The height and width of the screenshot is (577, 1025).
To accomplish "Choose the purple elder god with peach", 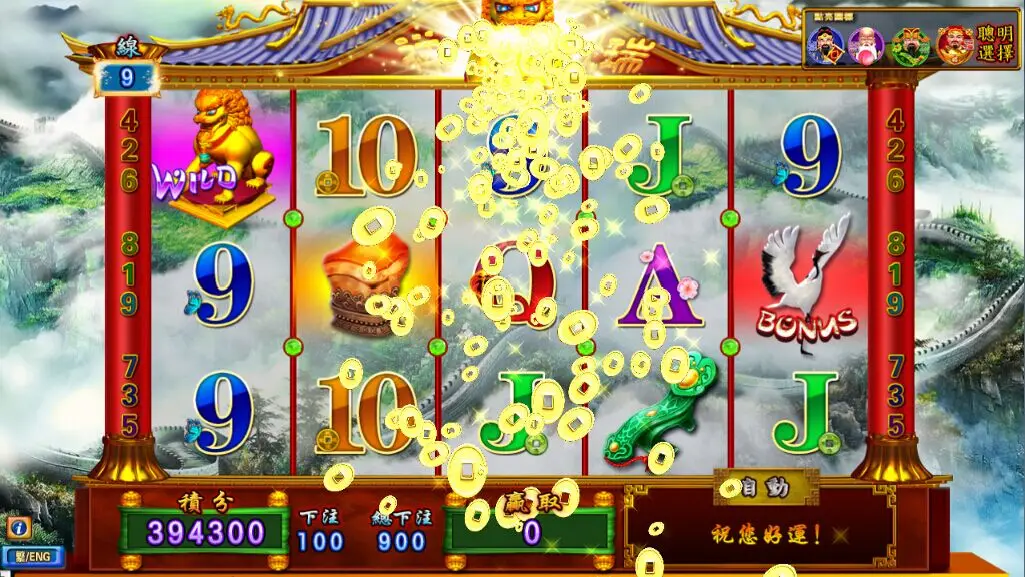I will [x=865, y=45].
